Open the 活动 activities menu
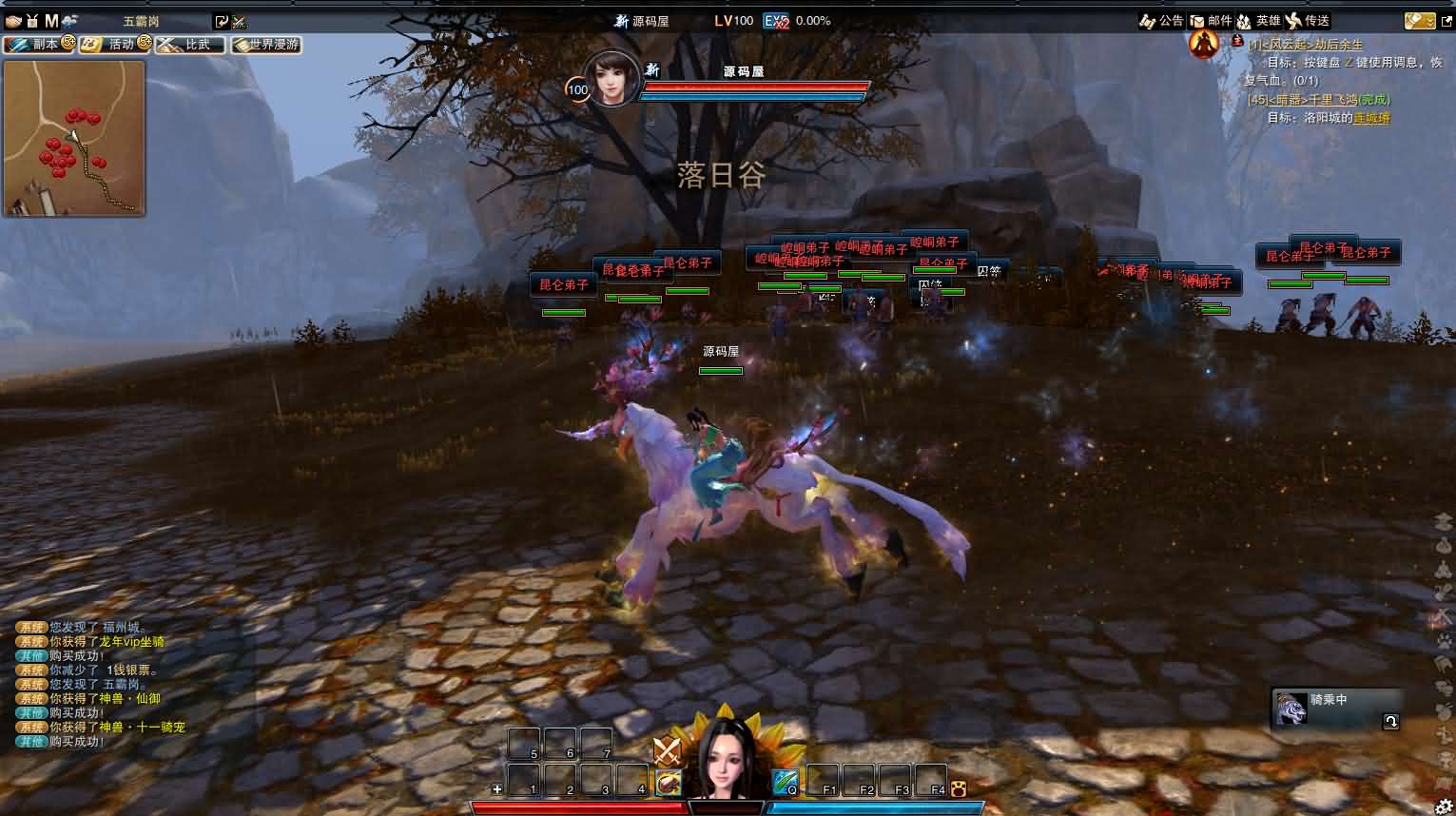1456x816 pixels. click(x=114, y=44)
